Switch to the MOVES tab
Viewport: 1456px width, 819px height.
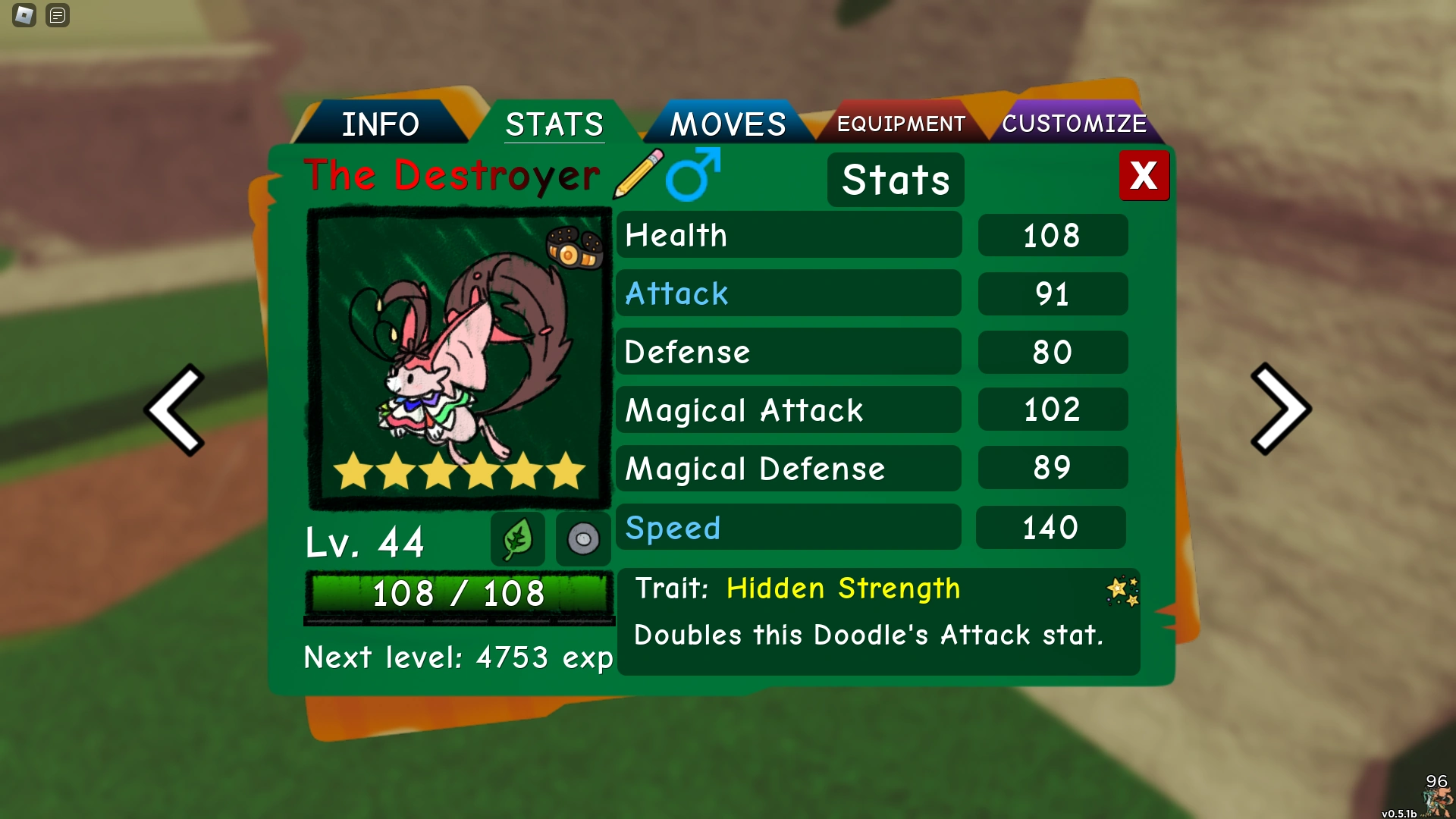click(726, 122)
